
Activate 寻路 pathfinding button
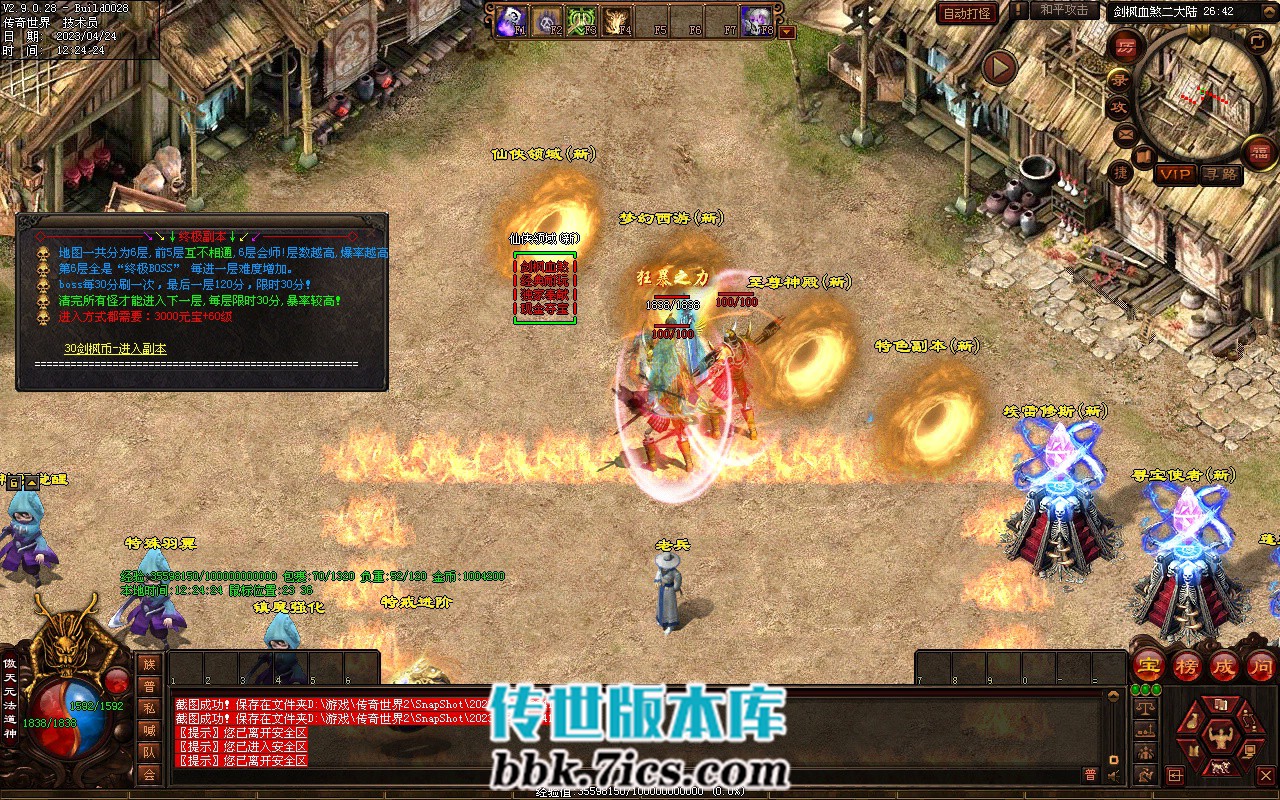1221,174
